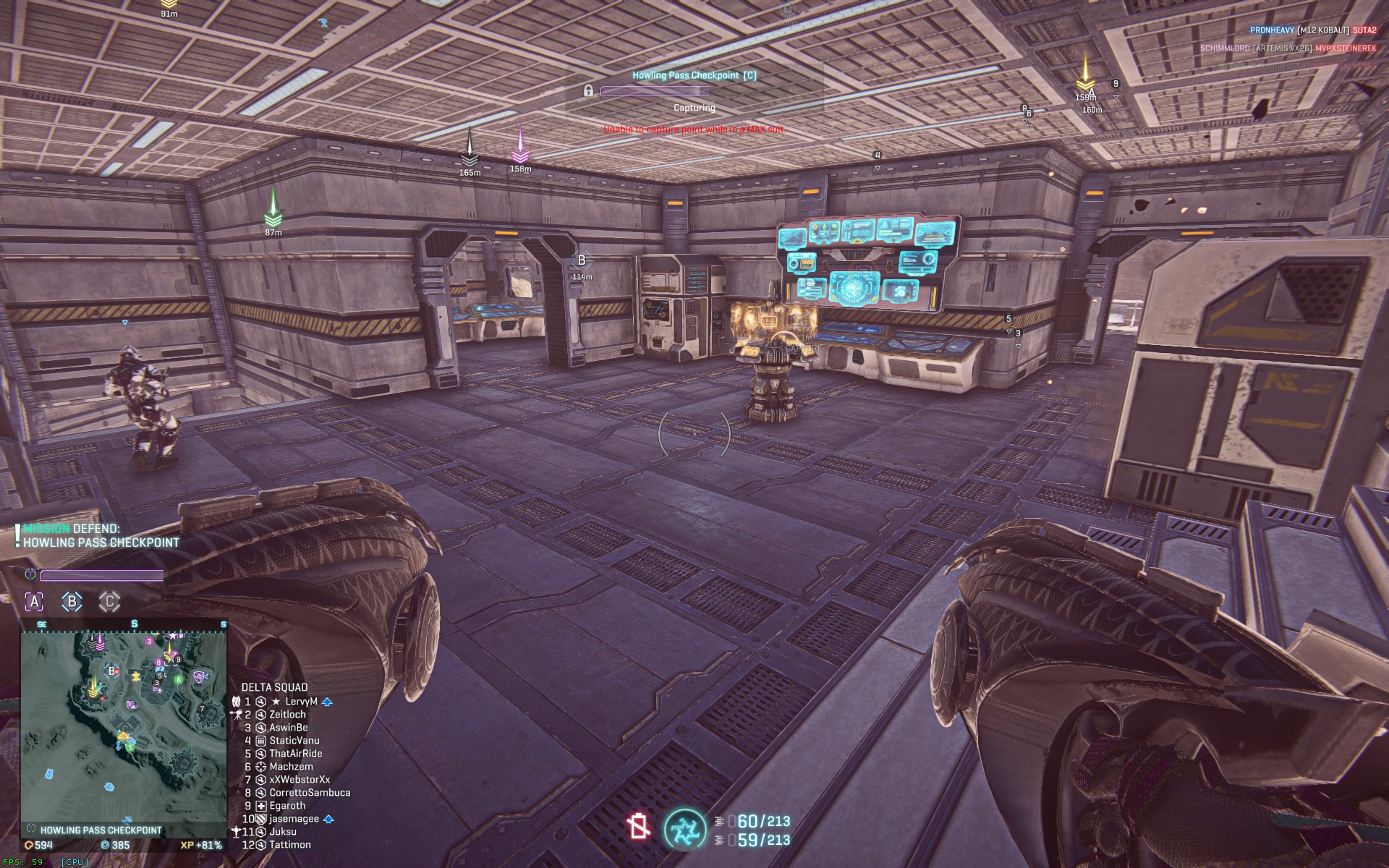Click the red crossed-out utility slot icon
Screen dimensions: 1389x868
[639, 826]
